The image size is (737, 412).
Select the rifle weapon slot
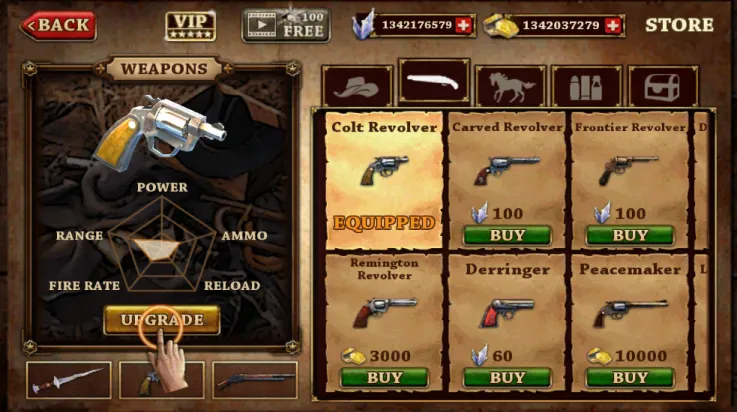pyautogui.click(x=254, y=380)
